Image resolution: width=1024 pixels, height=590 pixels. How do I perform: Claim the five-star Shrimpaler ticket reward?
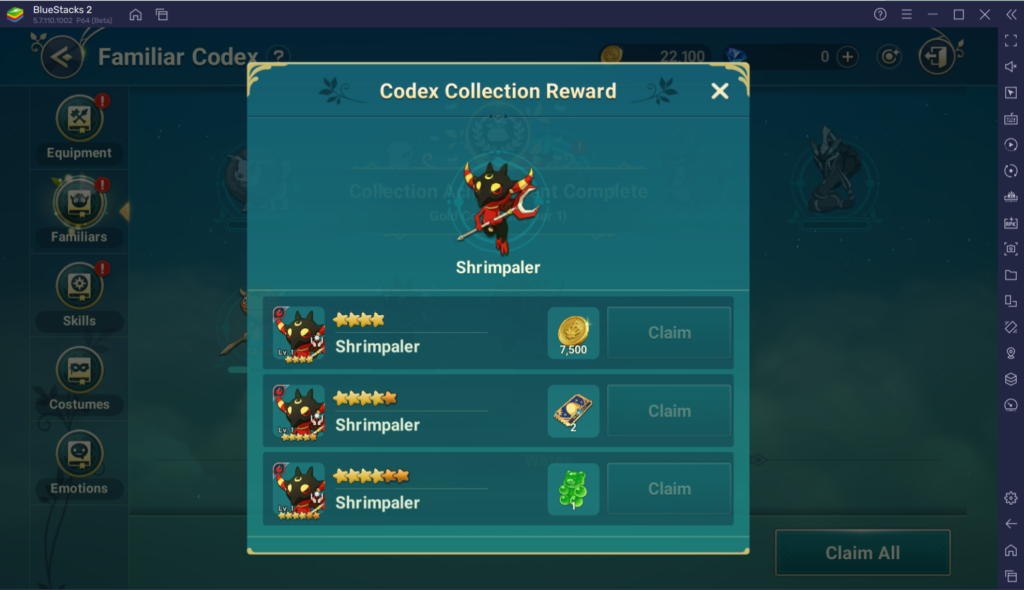pyautogui.click(x=669, y=411)
